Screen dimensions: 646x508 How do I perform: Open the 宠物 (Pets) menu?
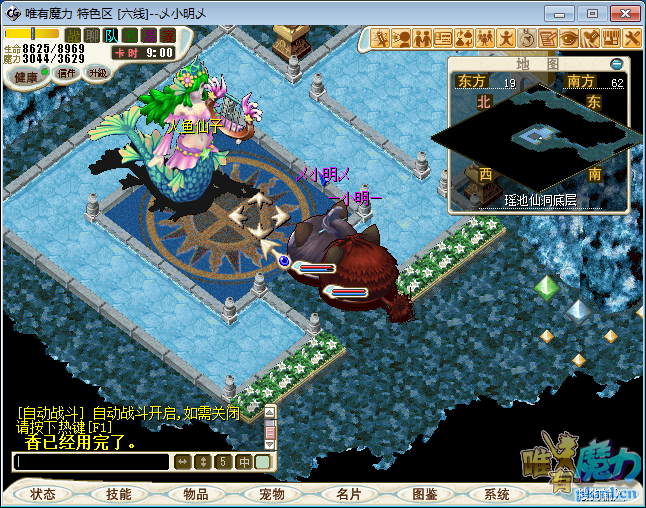pyautogui.click(x=272, y=494)
